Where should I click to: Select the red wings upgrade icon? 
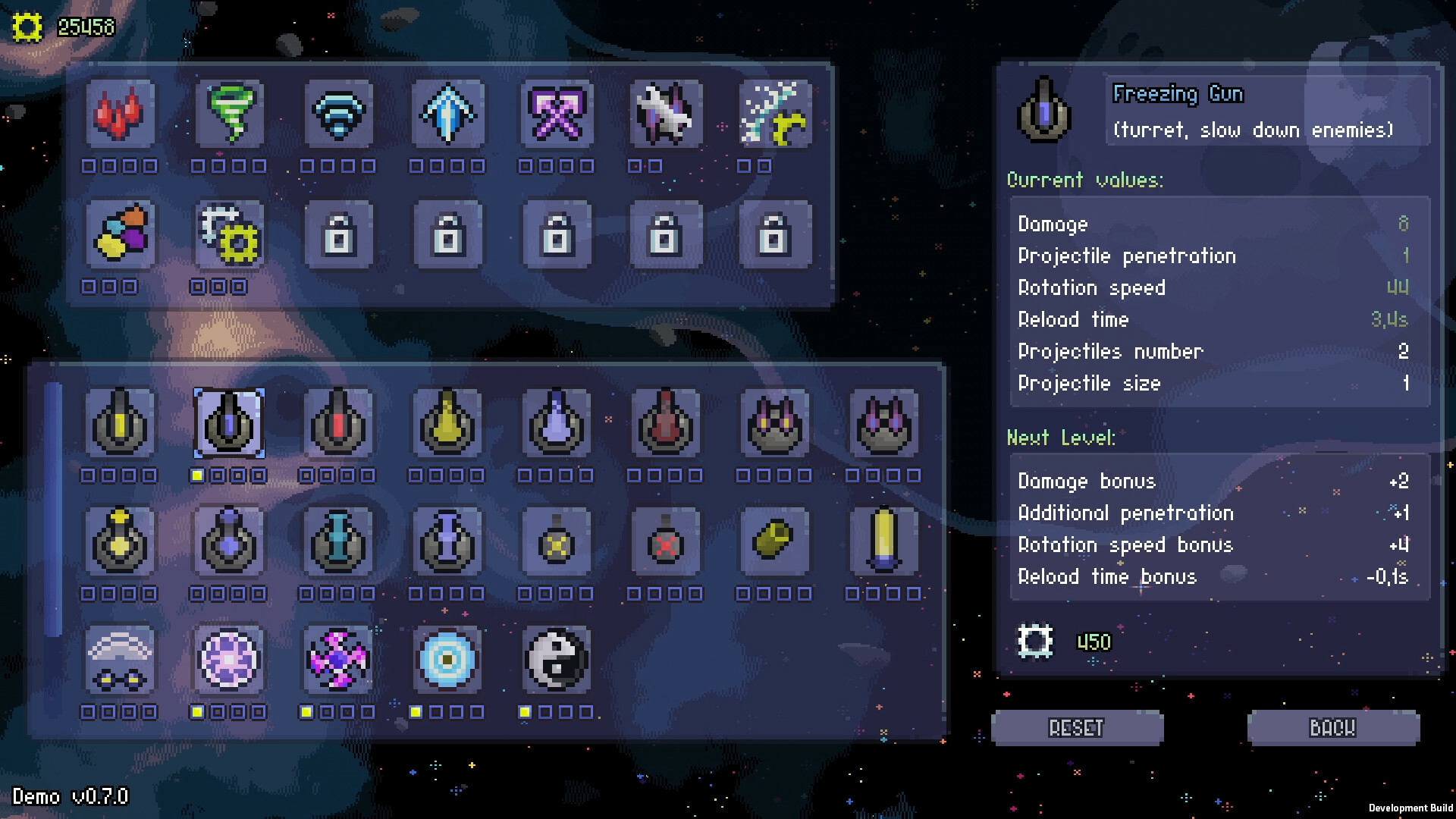tap(121, 115)
